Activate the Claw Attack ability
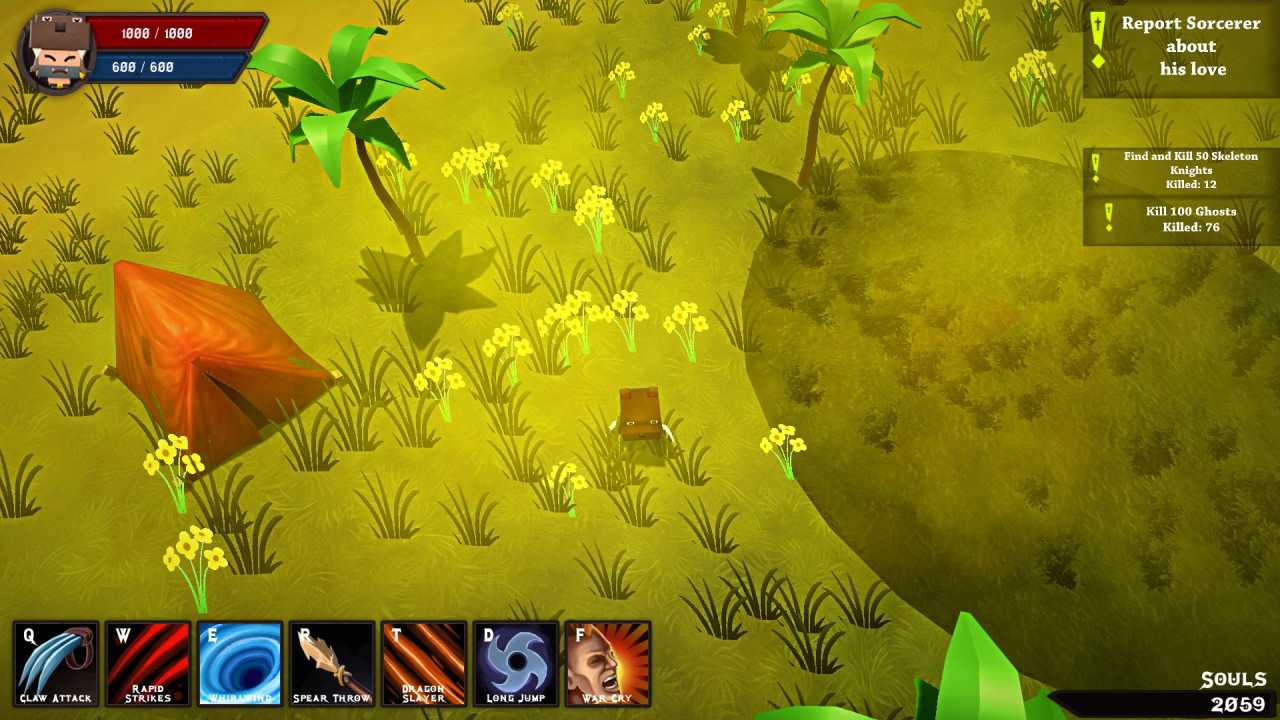 56,664
